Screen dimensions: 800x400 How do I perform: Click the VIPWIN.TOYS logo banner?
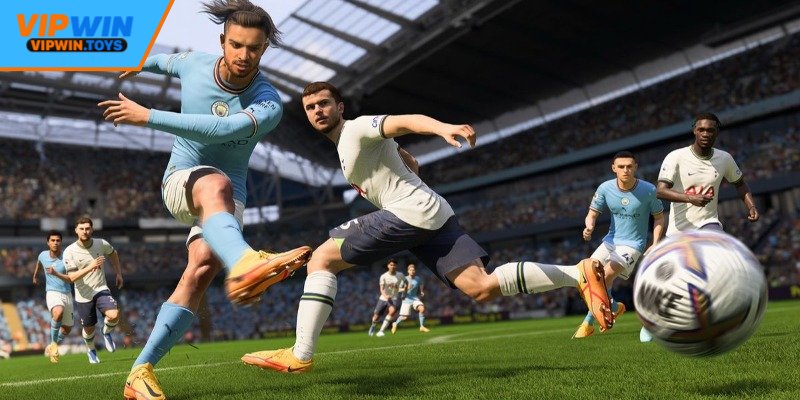pos(76,33)
